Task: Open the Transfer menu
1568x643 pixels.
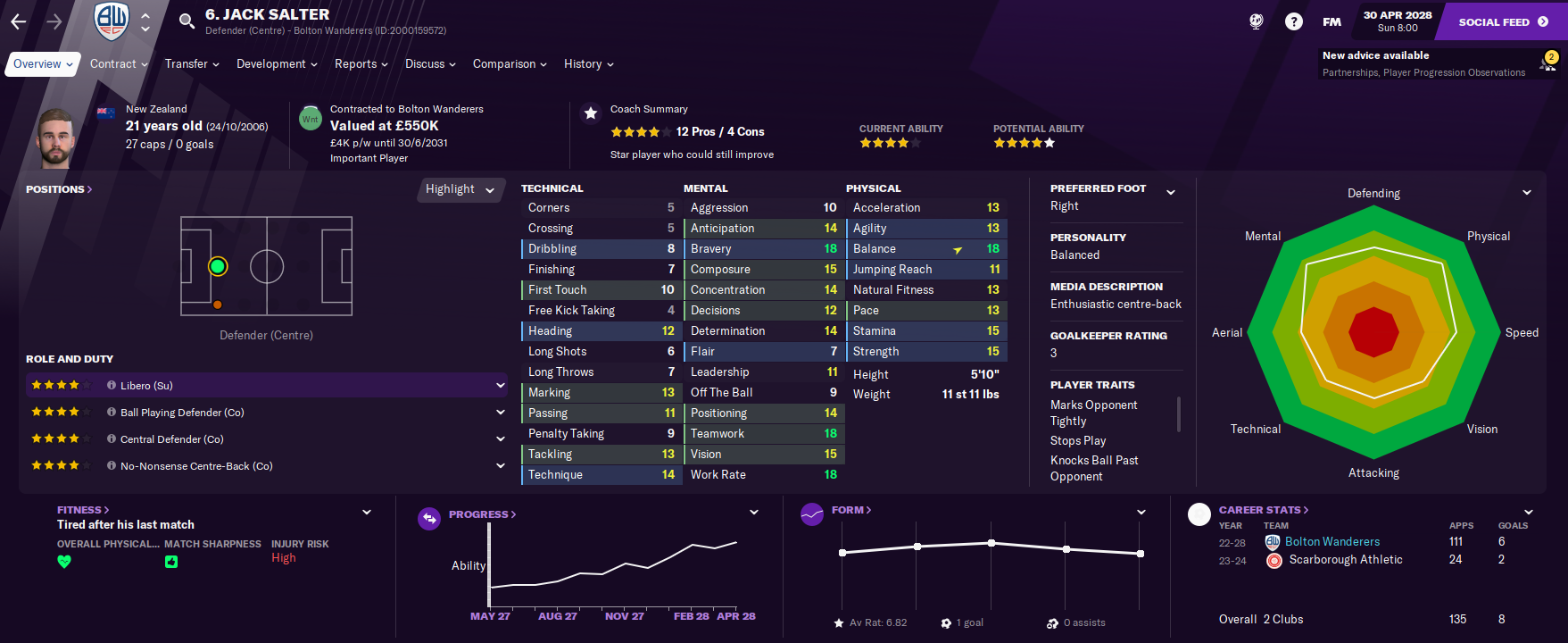Action: point(191,64)
